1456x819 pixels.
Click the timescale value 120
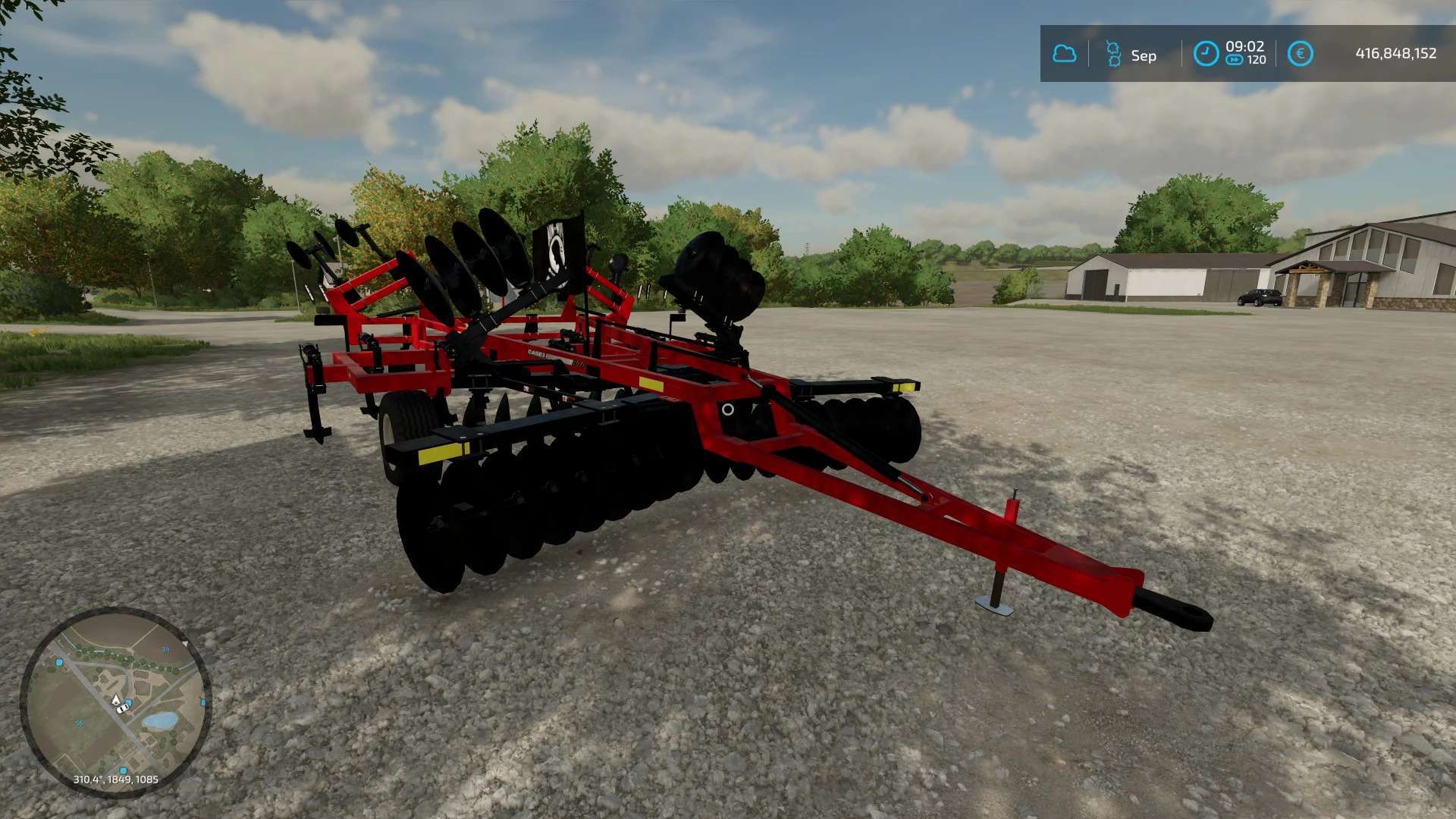(x=1257, y=58)
